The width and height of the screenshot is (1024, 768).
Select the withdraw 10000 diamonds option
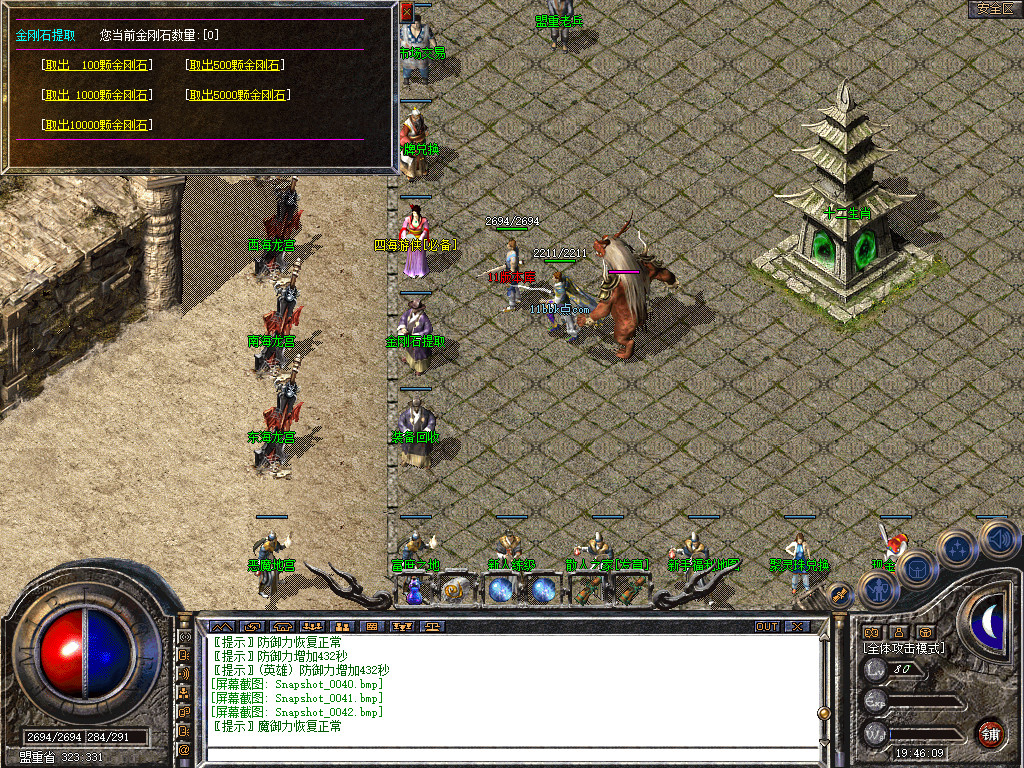pyautogui.click(x=97, y=125)
